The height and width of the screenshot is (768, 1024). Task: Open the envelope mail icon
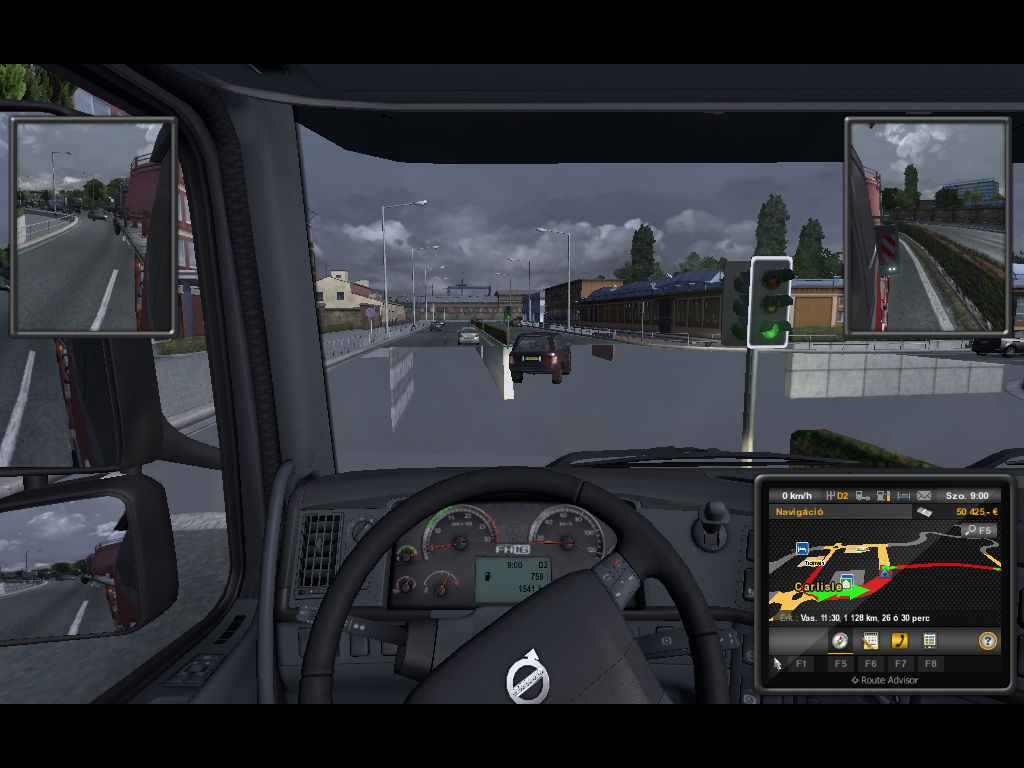924,495
